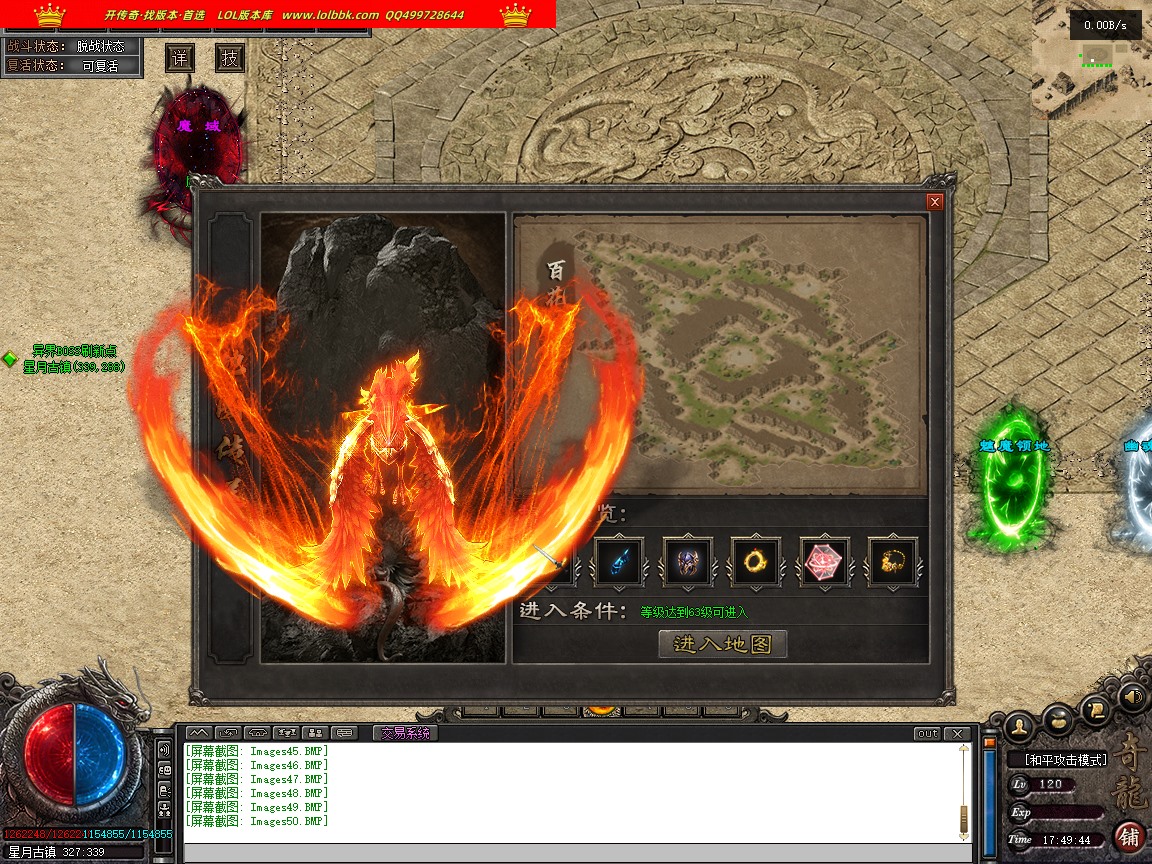
Task: Open the 铺 shop button
Action: point(1130,836)
